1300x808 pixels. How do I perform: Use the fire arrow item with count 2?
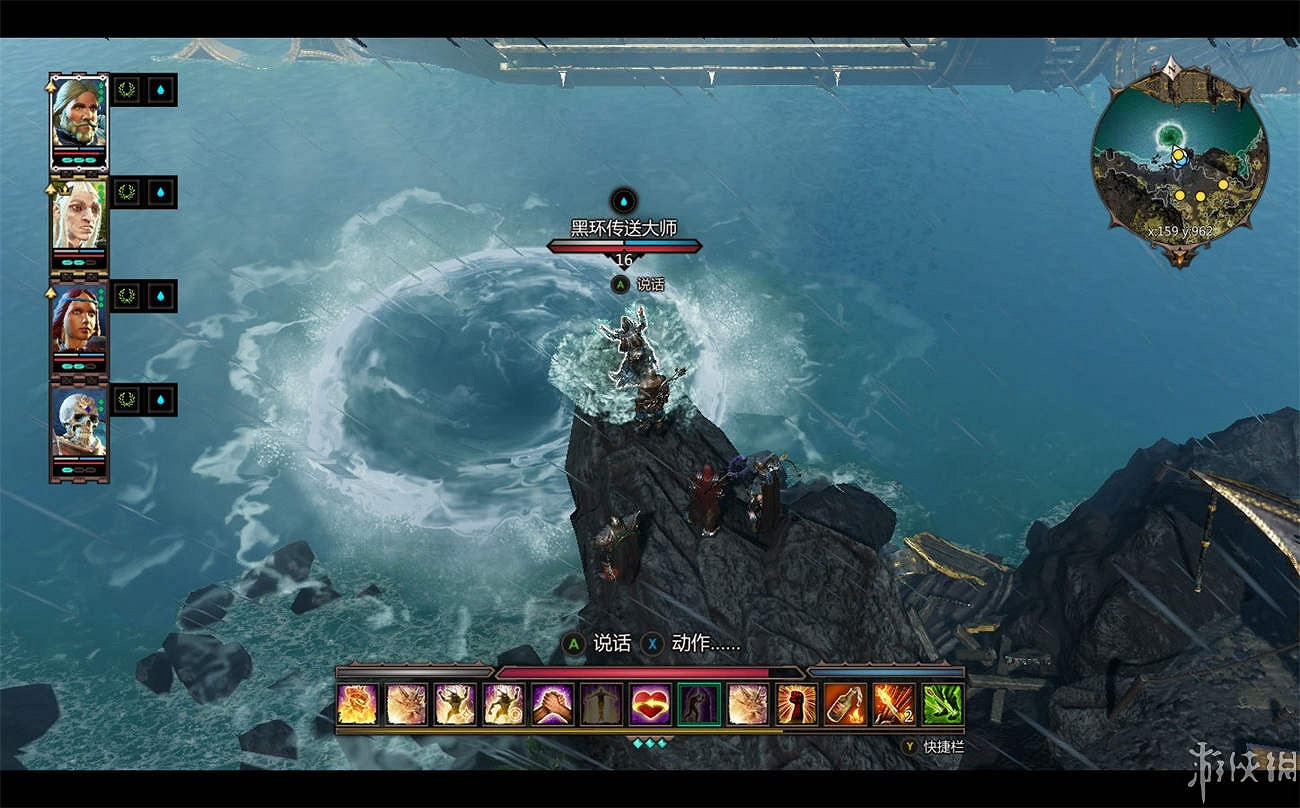(893, 704)
